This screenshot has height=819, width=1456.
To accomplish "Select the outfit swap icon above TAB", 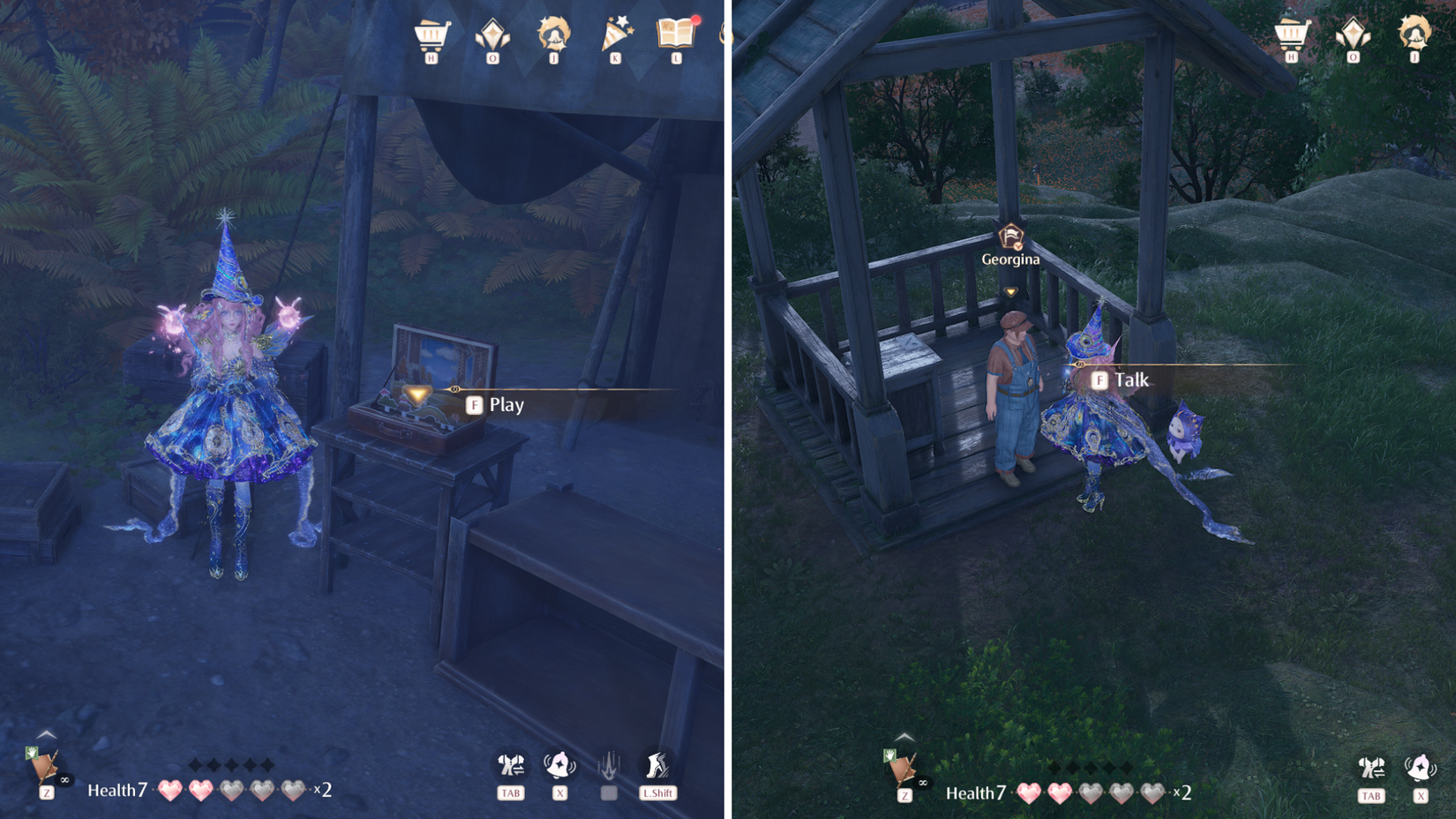I will coord(512,765).
